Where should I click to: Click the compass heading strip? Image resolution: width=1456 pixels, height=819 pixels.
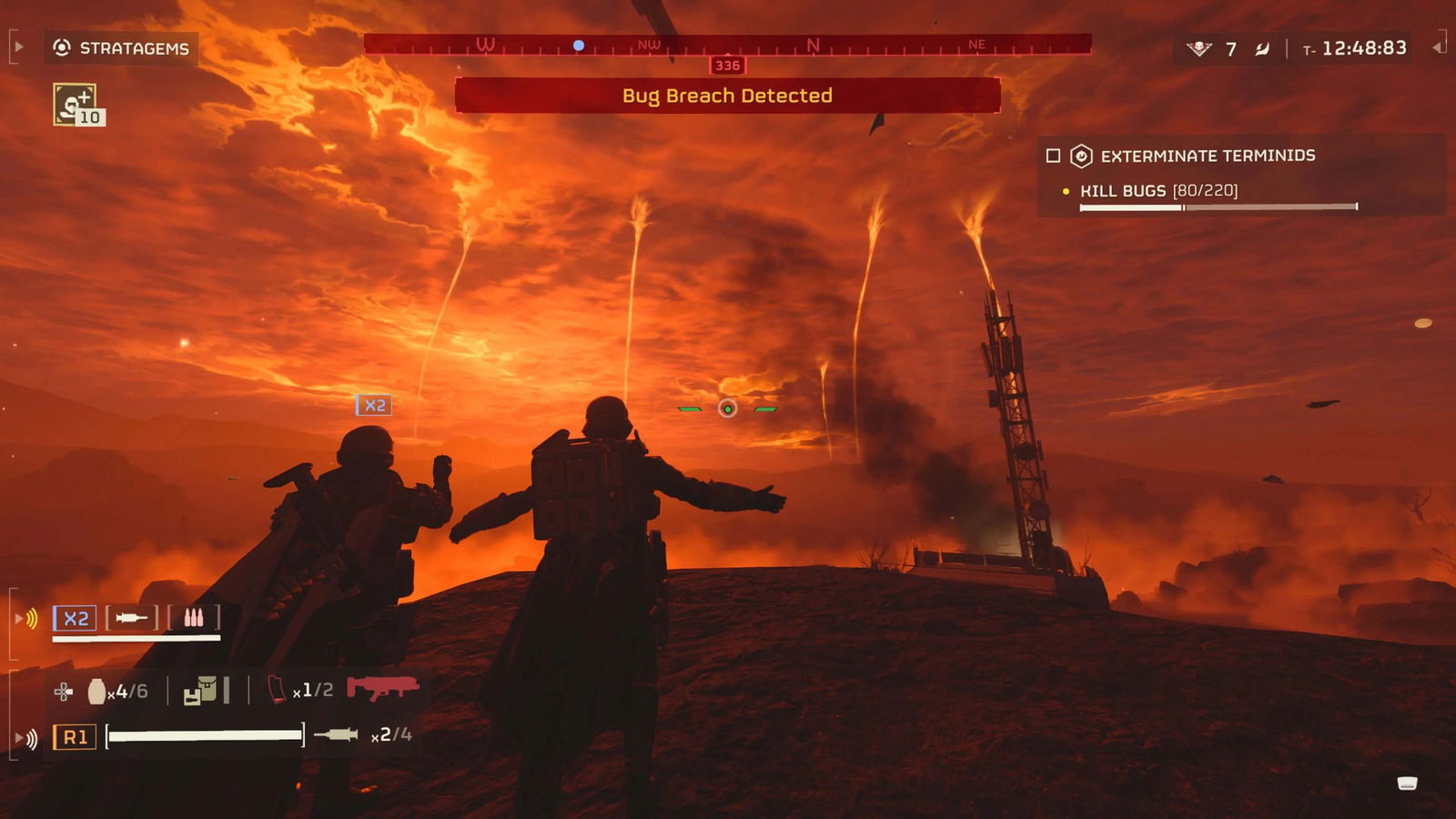(x=727, y=45)
